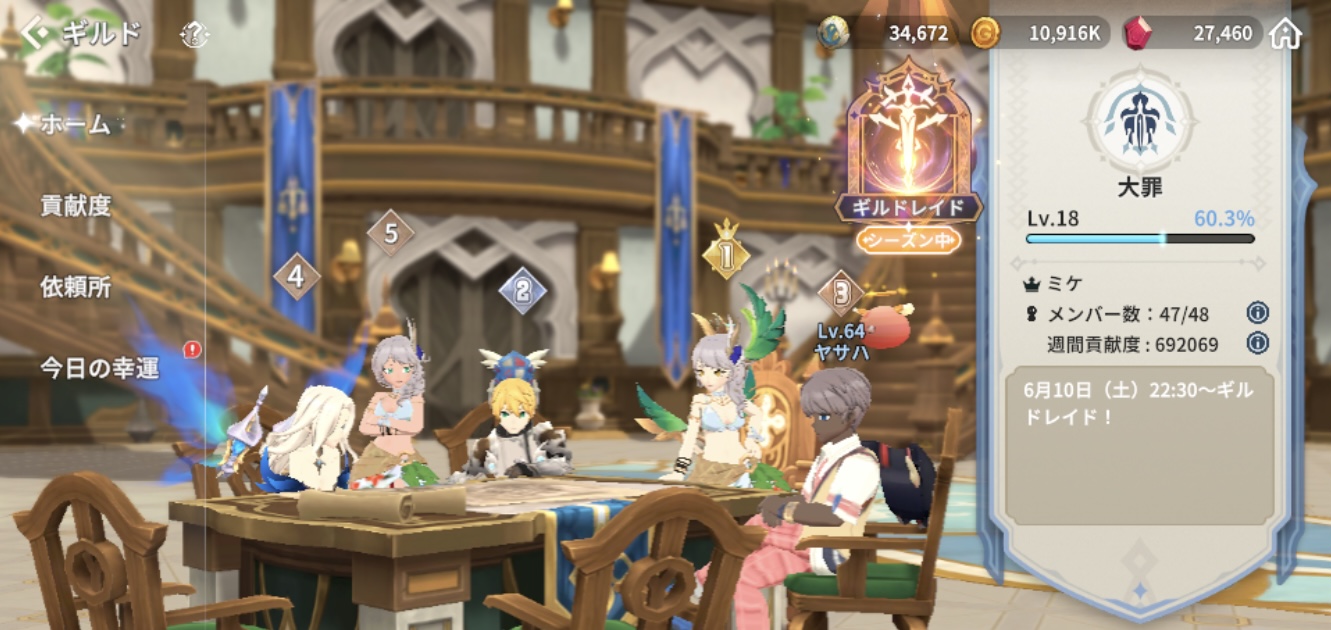The image size is (1331, 630).
Task: Select the rank 2 blue diamond marker
Action: [x=522, y=291]
